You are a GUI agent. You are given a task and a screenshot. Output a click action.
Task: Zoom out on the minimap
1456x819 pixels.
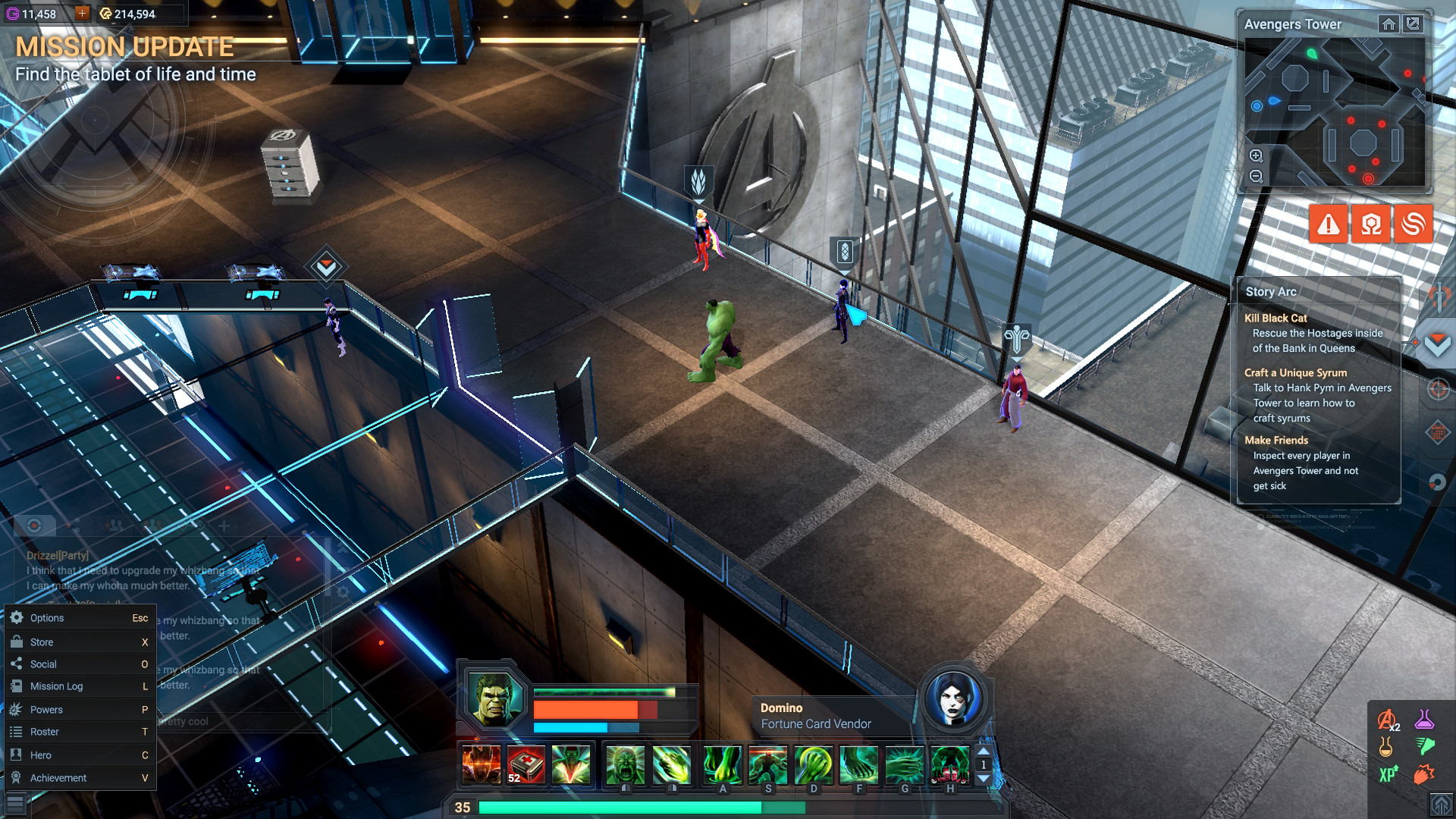1257,177
